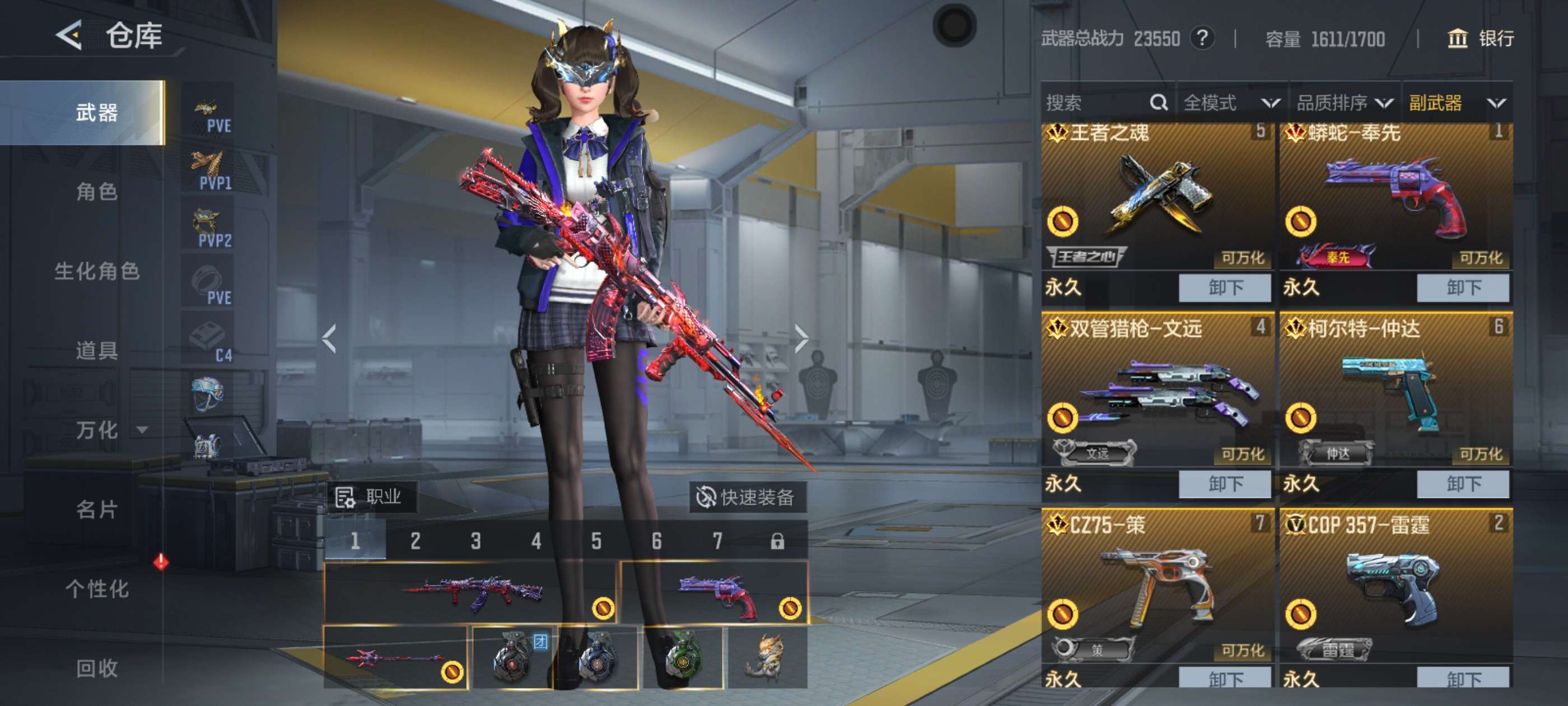Select the 道具 category

point(96,351)
